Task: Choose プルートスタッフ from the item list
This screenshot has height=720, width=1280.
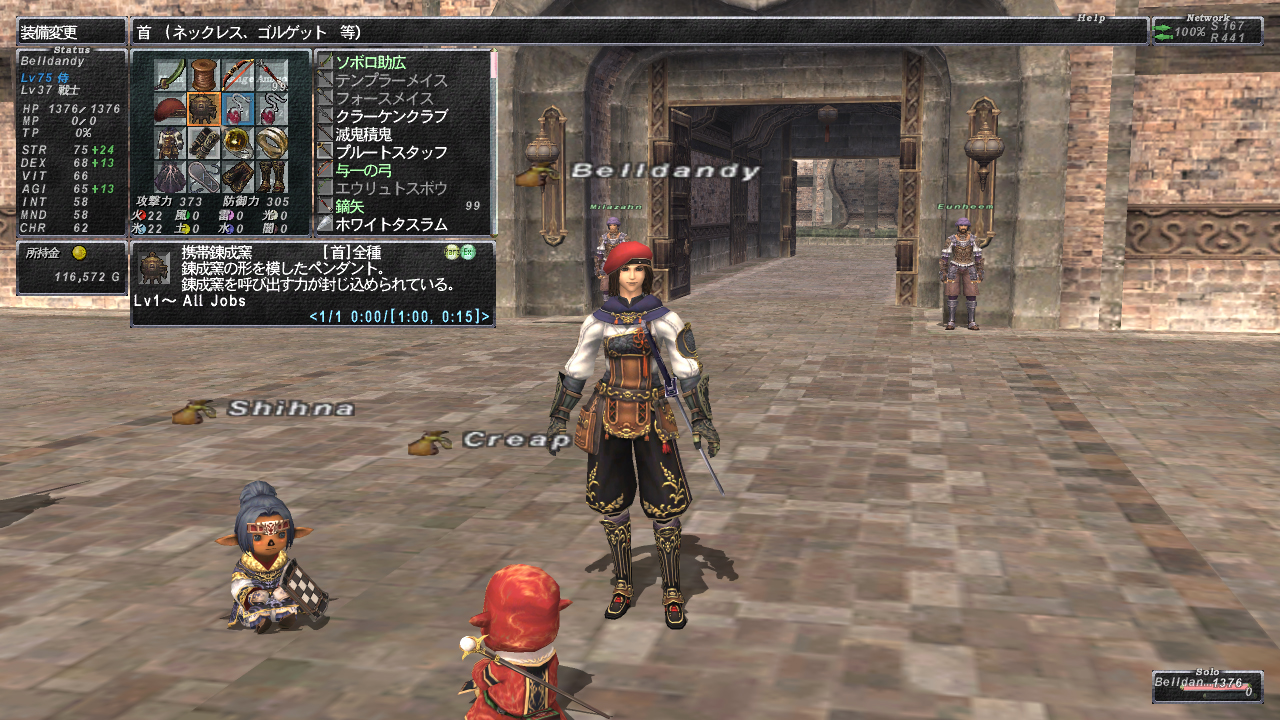Action: (392, 152)
